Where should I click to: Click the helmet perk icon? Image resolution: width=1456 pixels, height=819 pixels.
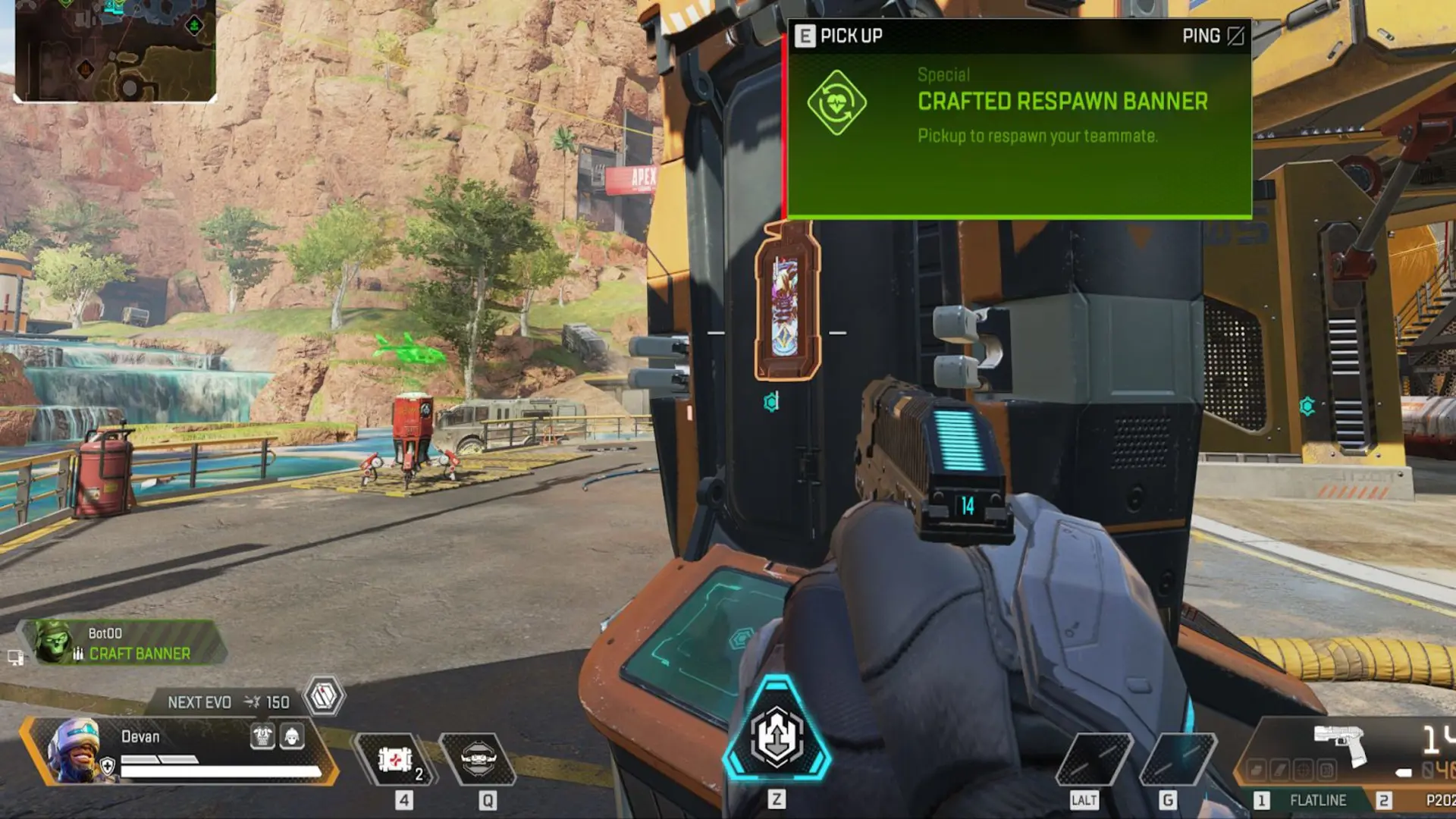pos(292,736)
